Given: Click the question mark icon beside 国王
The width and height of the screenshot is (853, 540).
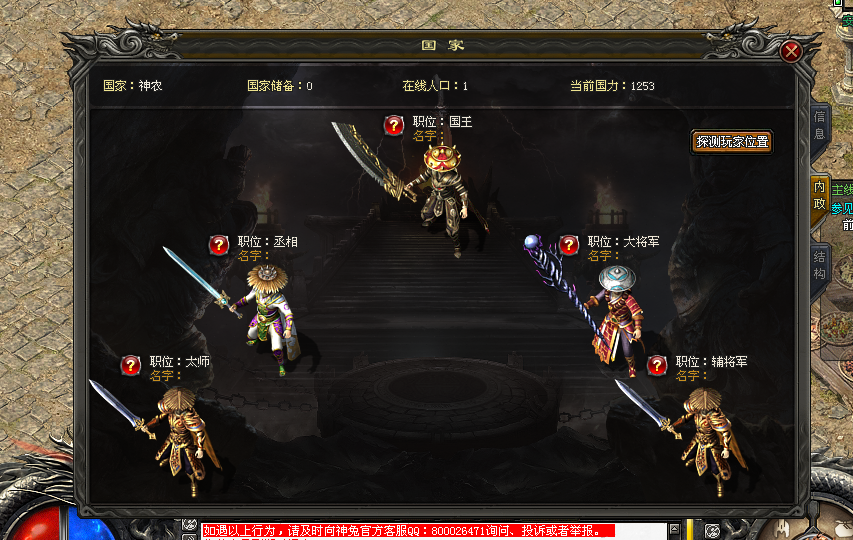Looking at the screenshot, I should click(x=394, y=124).
